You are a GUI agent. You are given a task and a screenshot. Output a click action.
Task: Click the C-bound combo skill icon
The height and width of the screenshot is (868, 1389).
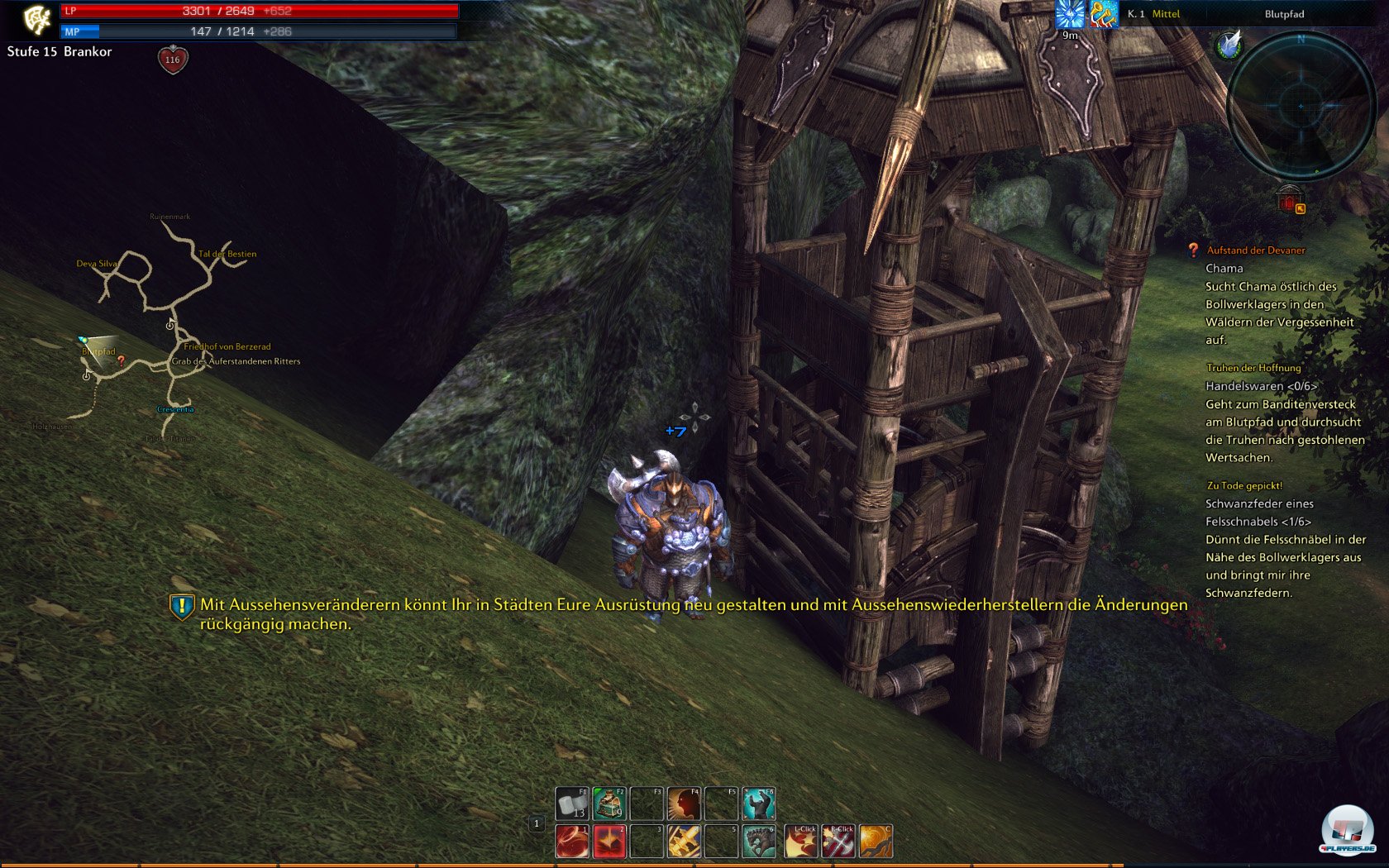876,842
